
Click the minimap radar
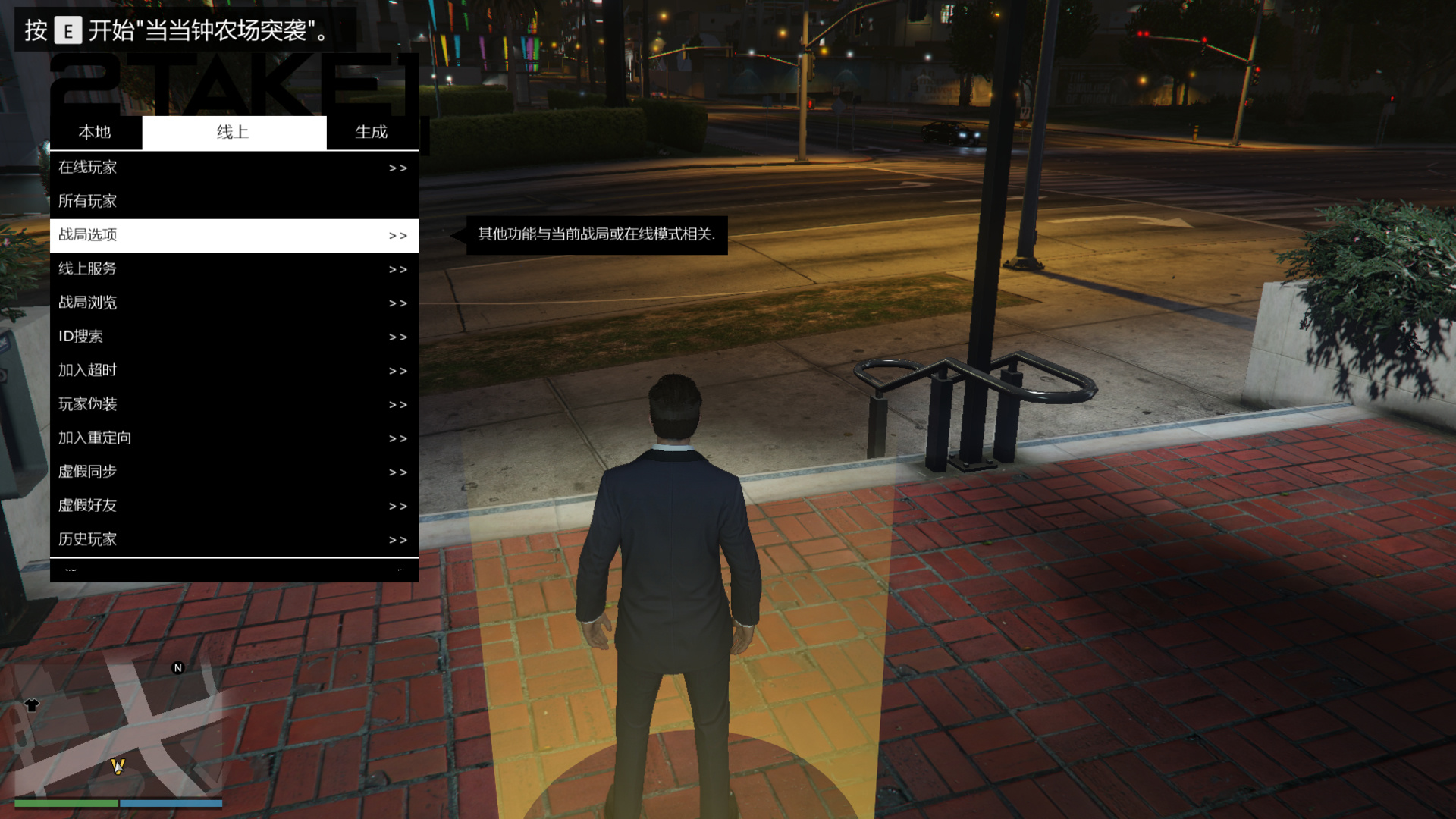(x=118, y=728)
